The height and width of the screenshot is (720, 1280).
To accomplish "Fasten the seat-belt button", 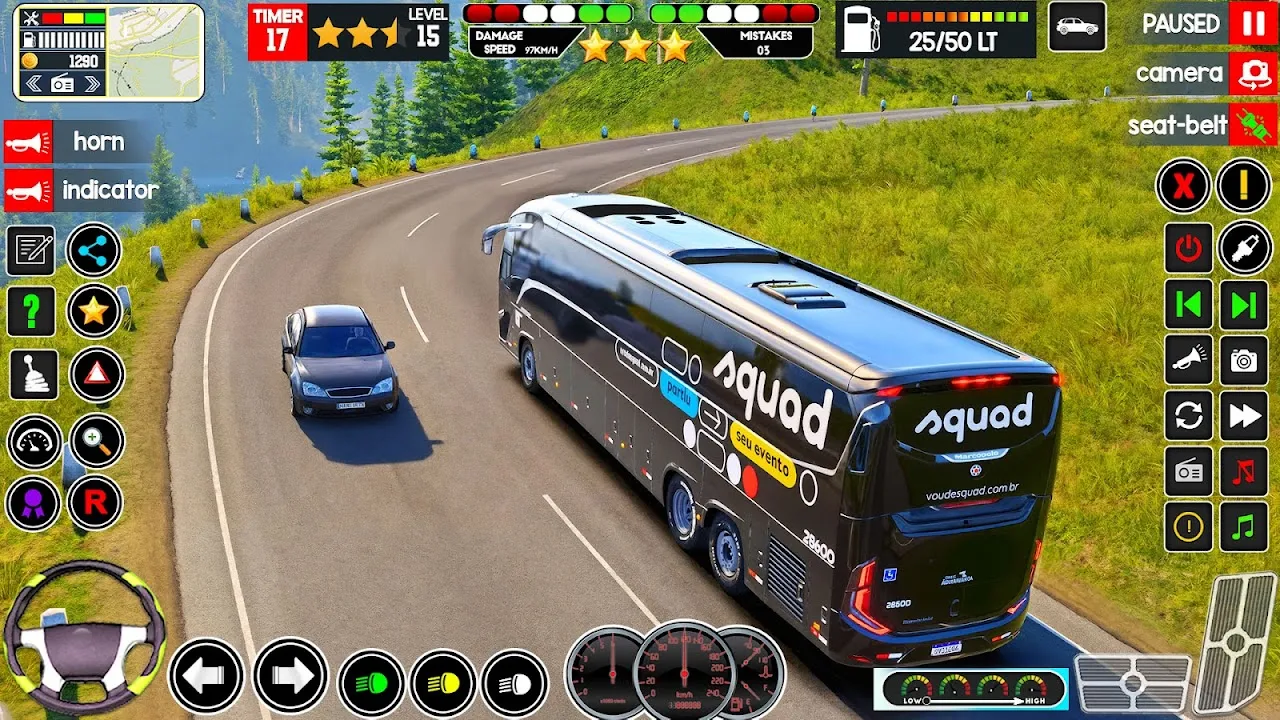I will coord(1253,125).
